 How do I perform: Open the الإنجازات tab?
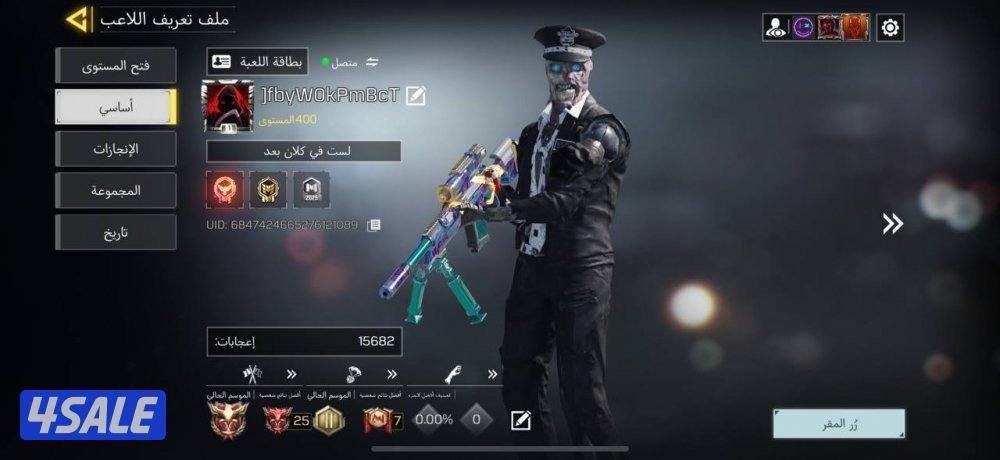[x=115, y=149]
